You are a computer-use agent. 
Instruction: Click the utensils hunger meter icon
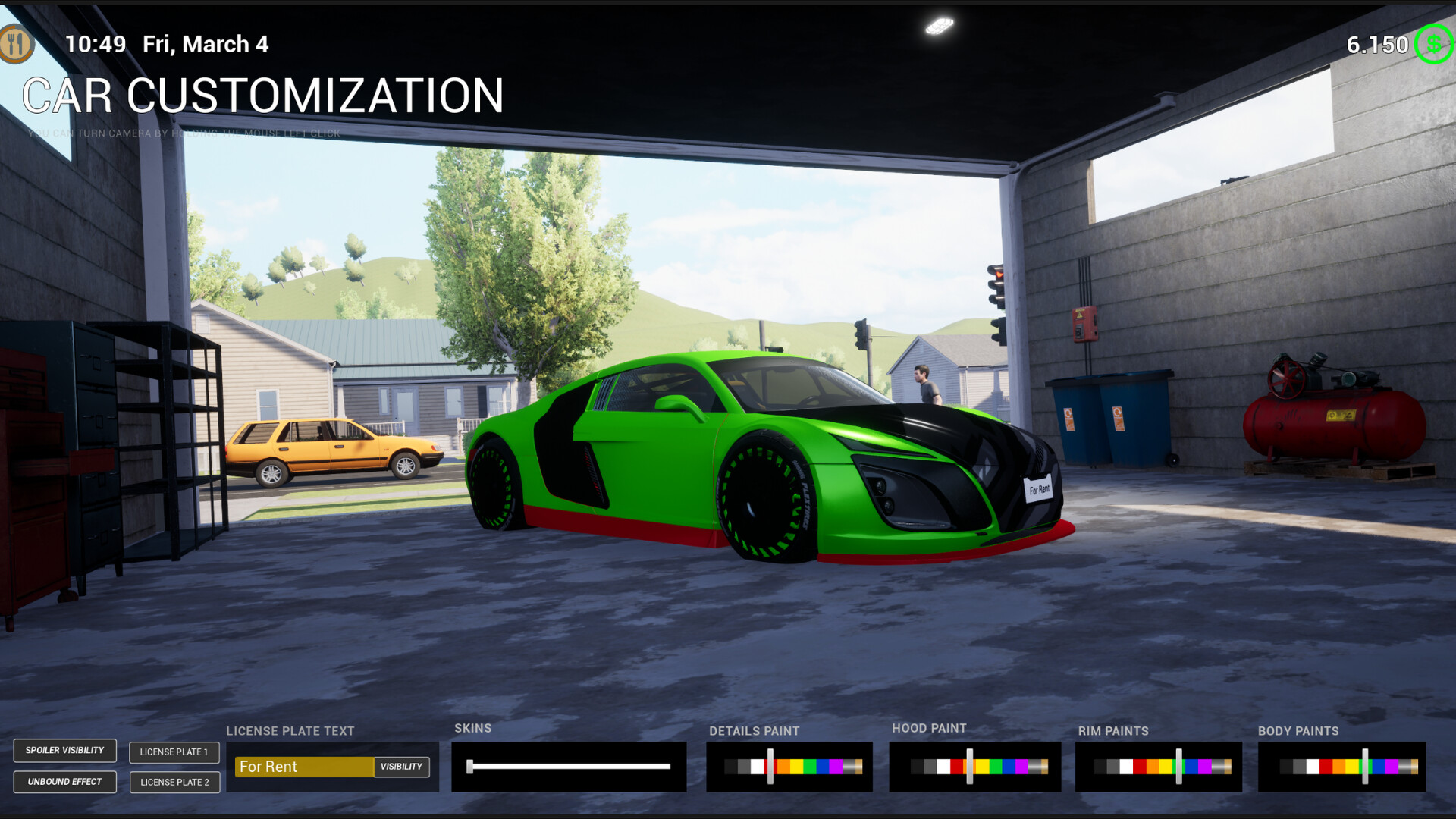(17, 43)
